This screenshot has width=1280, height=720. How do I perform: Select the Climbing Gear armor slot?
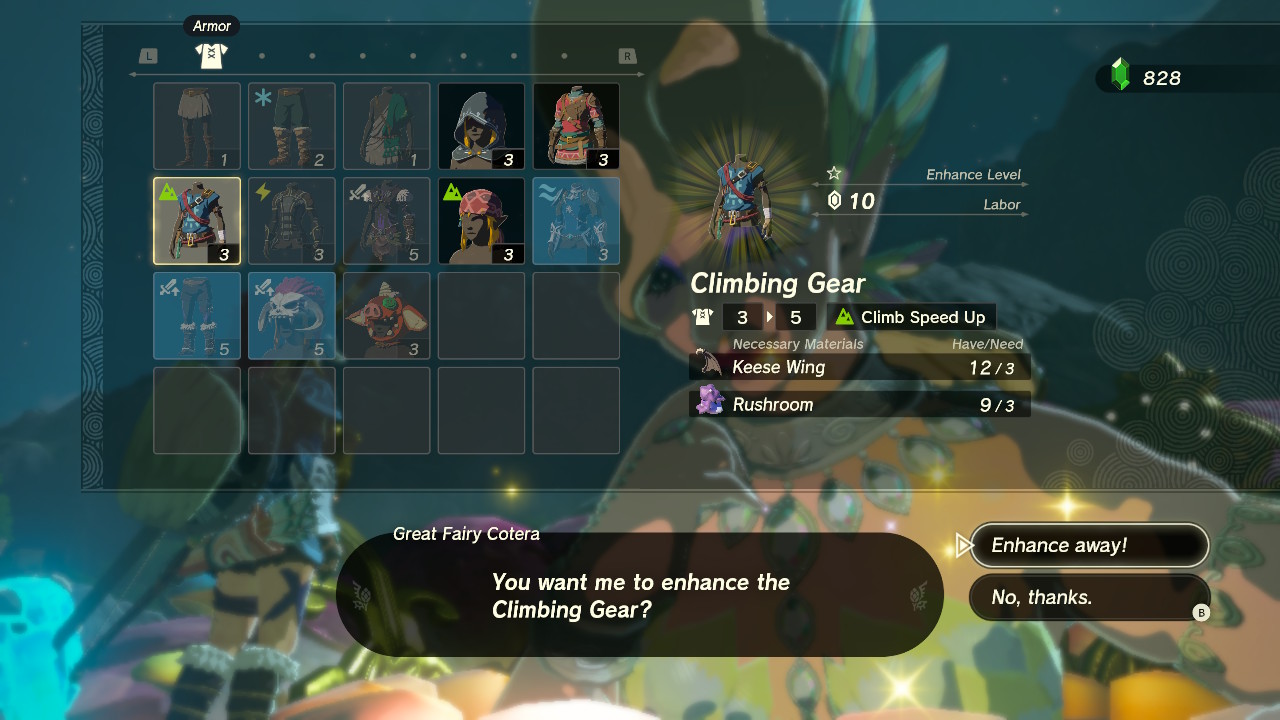[x=197, y=221]
